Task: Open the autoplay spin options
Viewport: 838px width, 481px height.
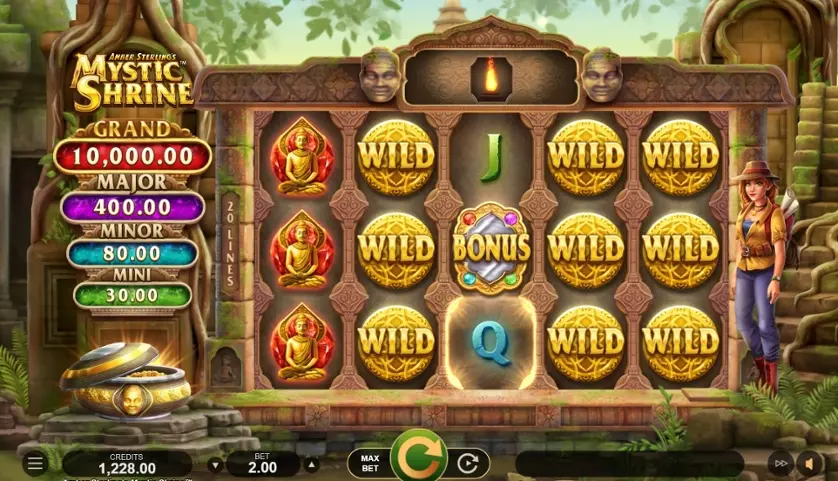Action: [467, 463]
